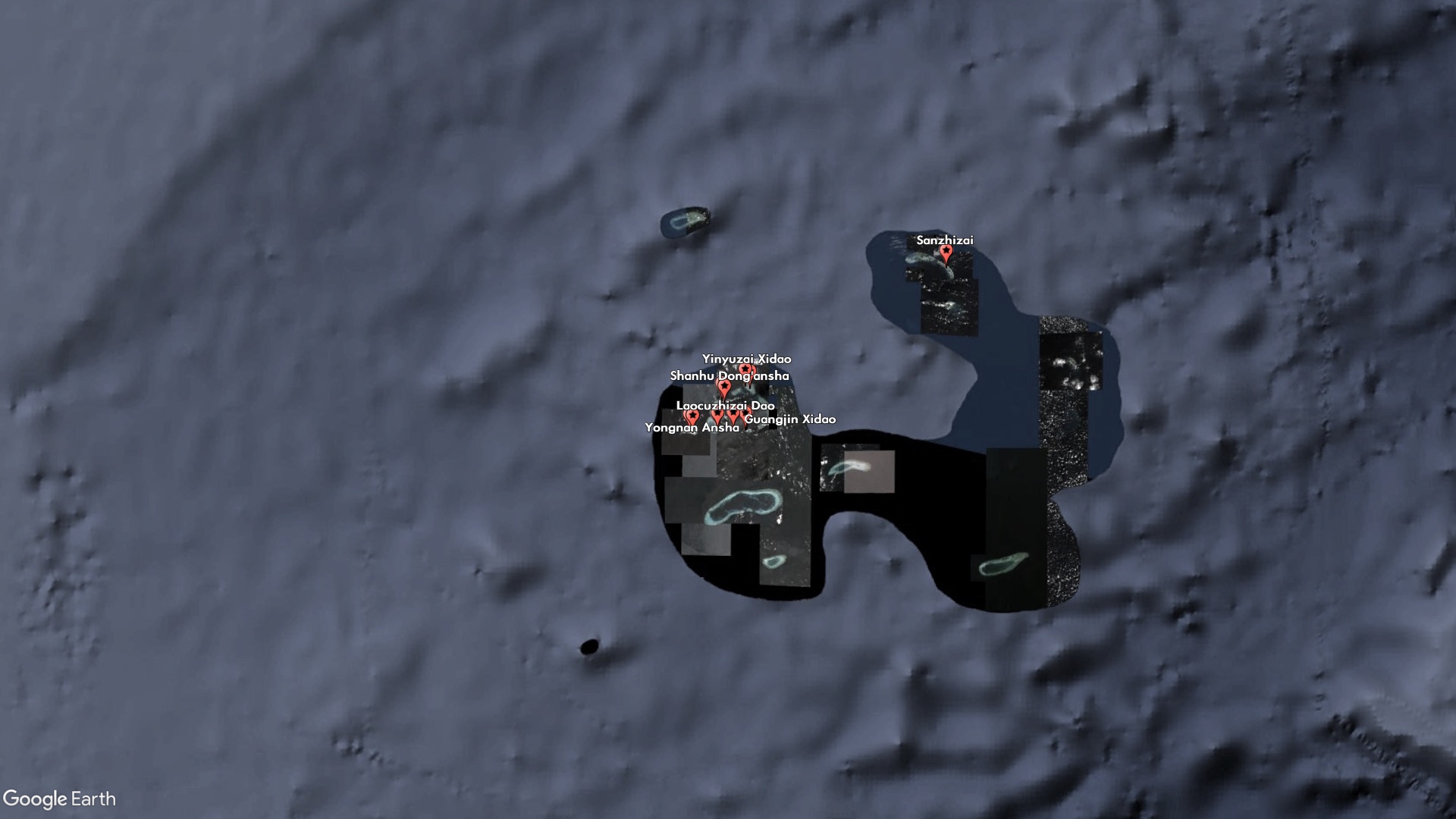Open the Yongnan Ansha place label
The image size is (1456, 819).
click(x=692, y=428)
